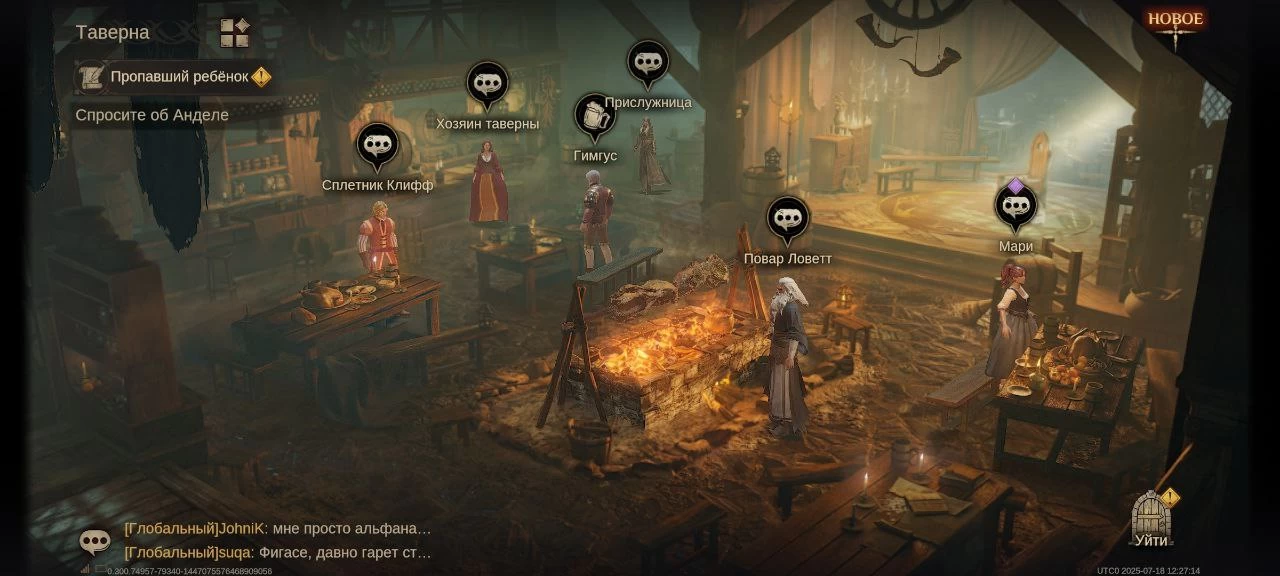Open suqa's global chat message
This screenshot has width=1280, height=576.
278,552
